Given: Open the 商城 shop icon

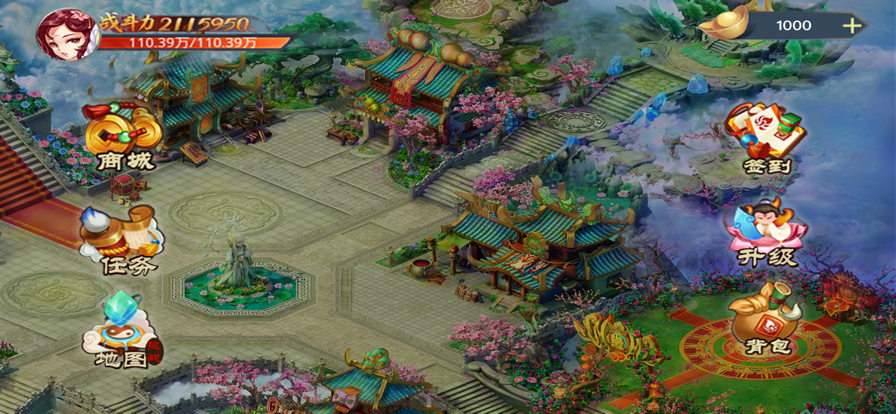Looking at the screenshot, I should [x=122, y=139].
